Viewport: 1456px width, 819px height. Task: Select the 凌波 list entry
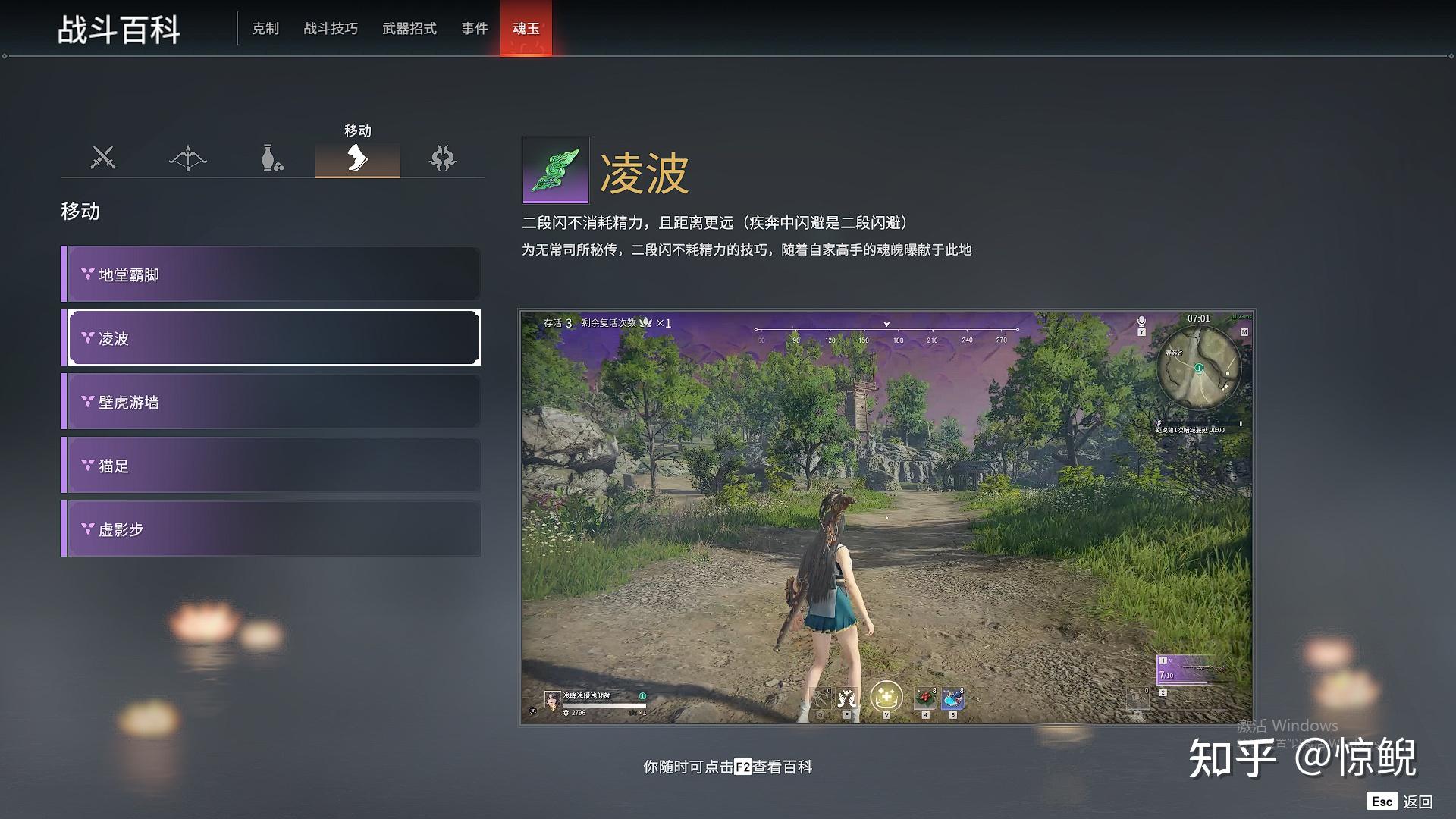pyautogui.click(x=271, y=338)
